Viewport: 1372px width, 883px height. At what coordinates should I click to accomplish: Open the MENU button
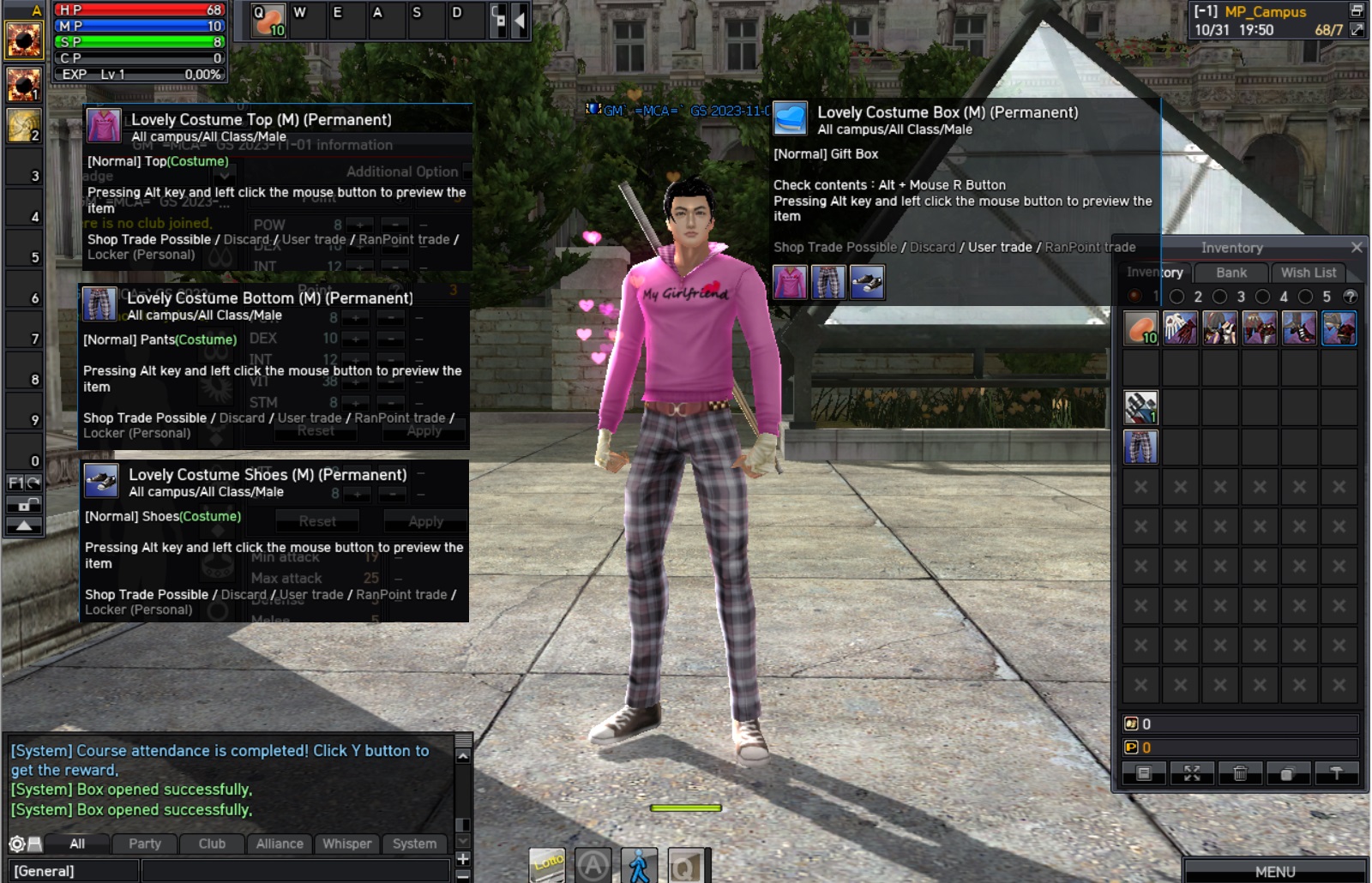coord(1274,871)
